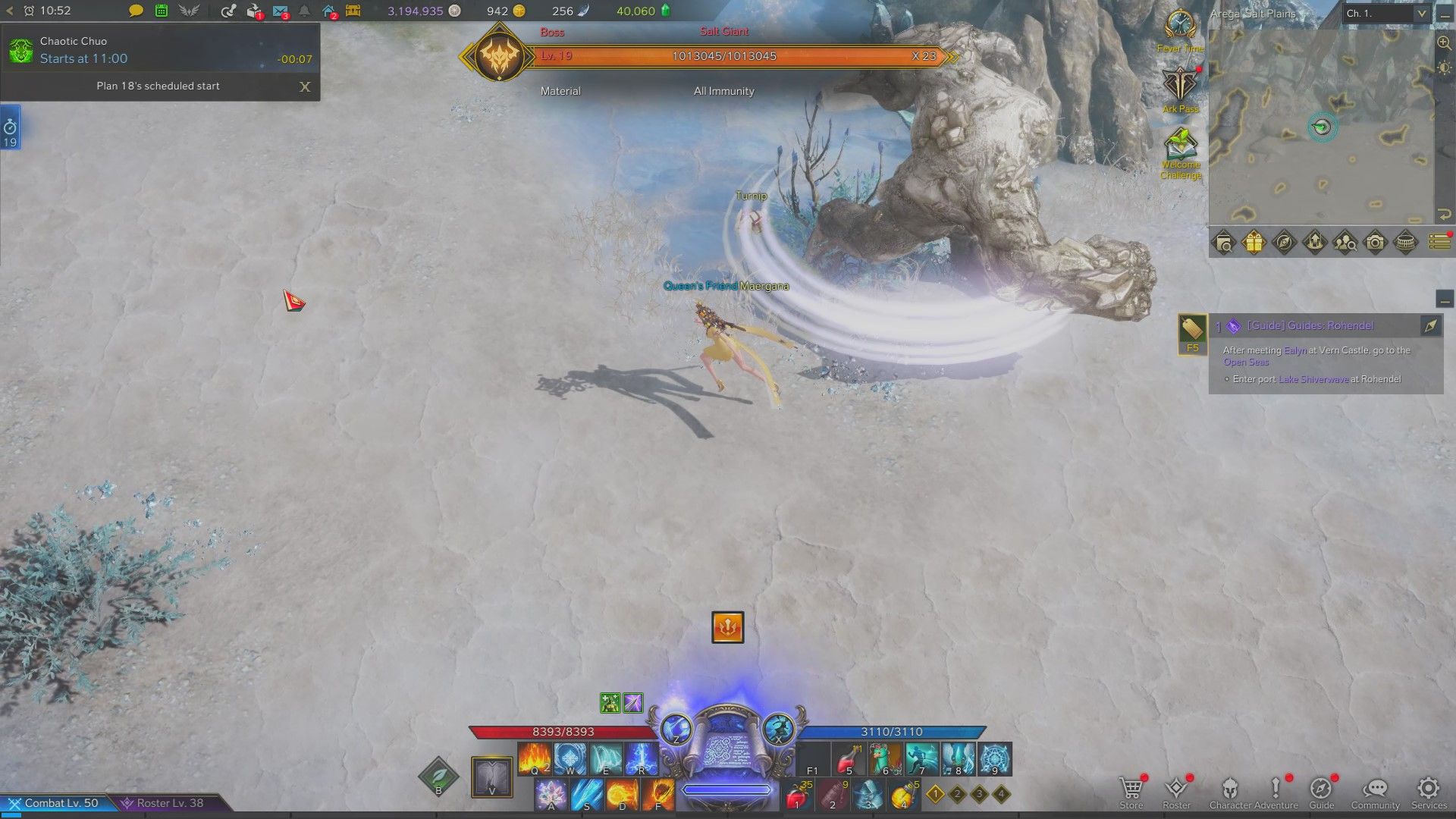1456x819 pixels.
Task: Open the Ch. 1 channel selection dropdown
Action: (x=1385, y=13)
